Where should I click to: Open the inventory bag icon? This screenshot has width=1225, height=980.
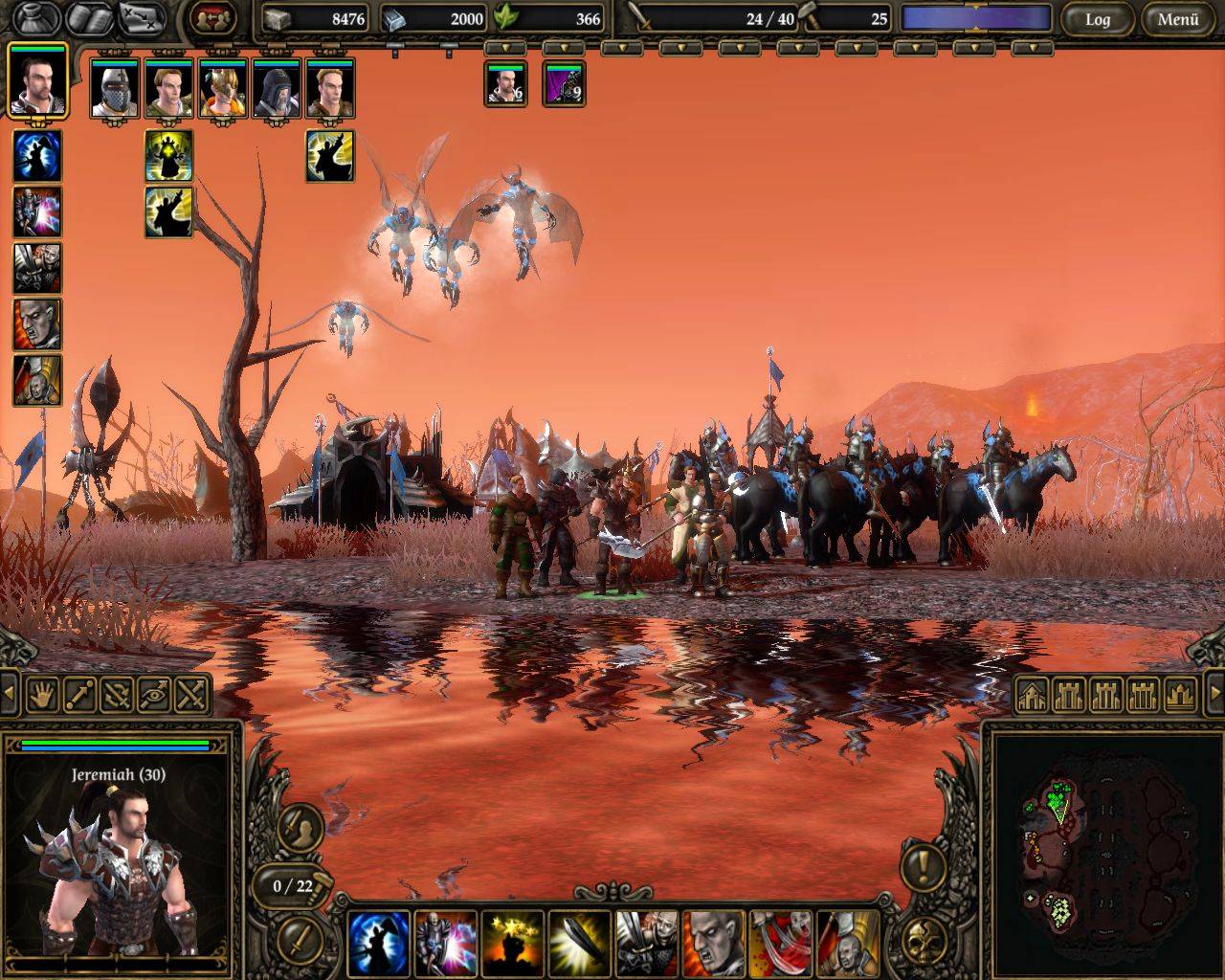pos(36,18)
